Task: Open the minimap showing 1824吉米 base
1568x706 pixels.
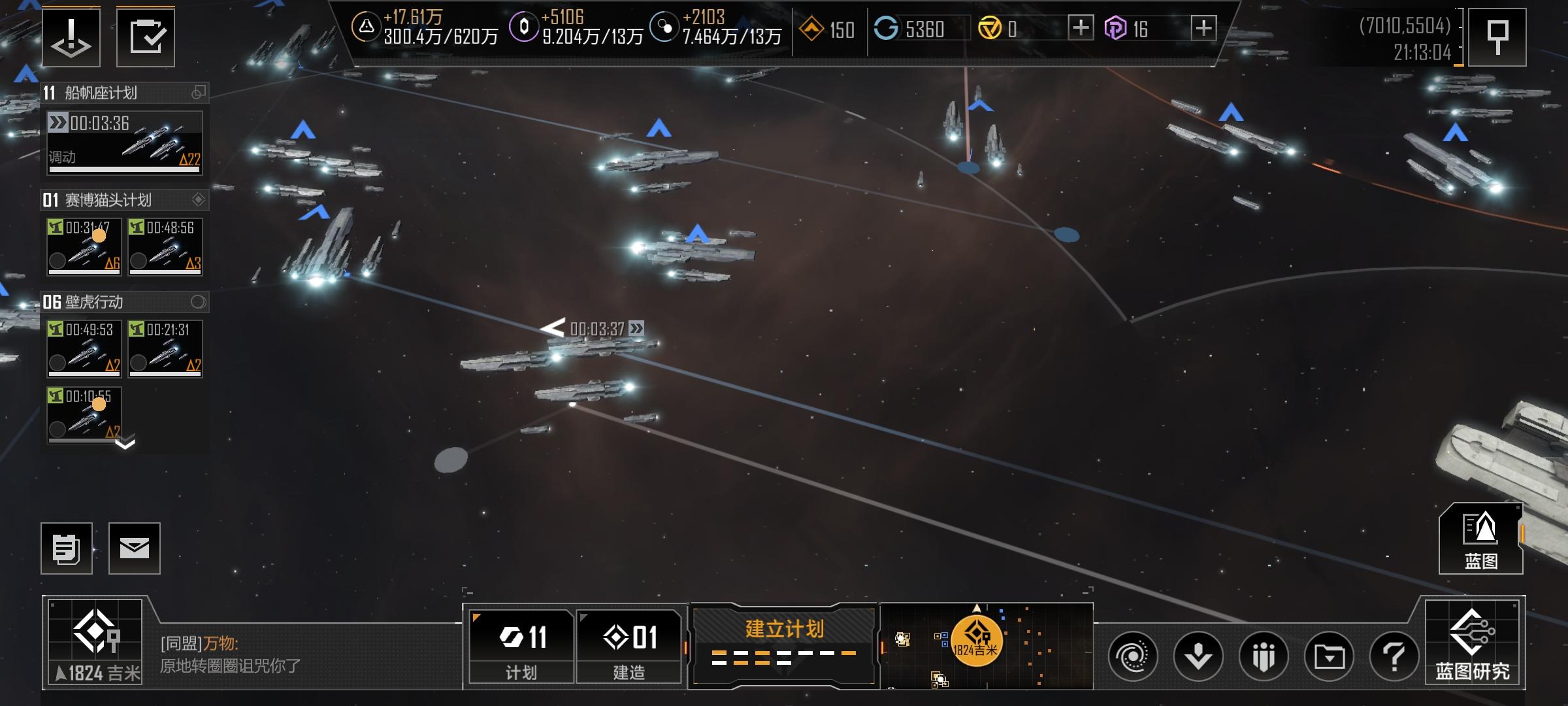Action: [987, 645]
